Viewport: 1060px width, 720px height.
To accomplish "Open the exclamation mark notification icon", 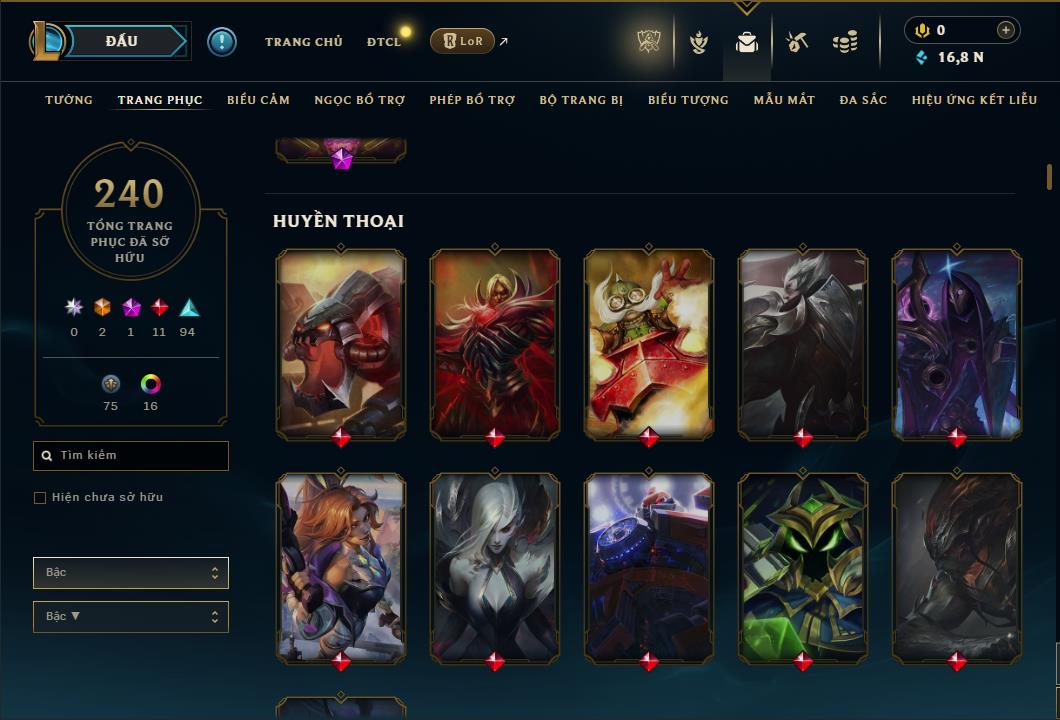I will (x=222, y=41).
